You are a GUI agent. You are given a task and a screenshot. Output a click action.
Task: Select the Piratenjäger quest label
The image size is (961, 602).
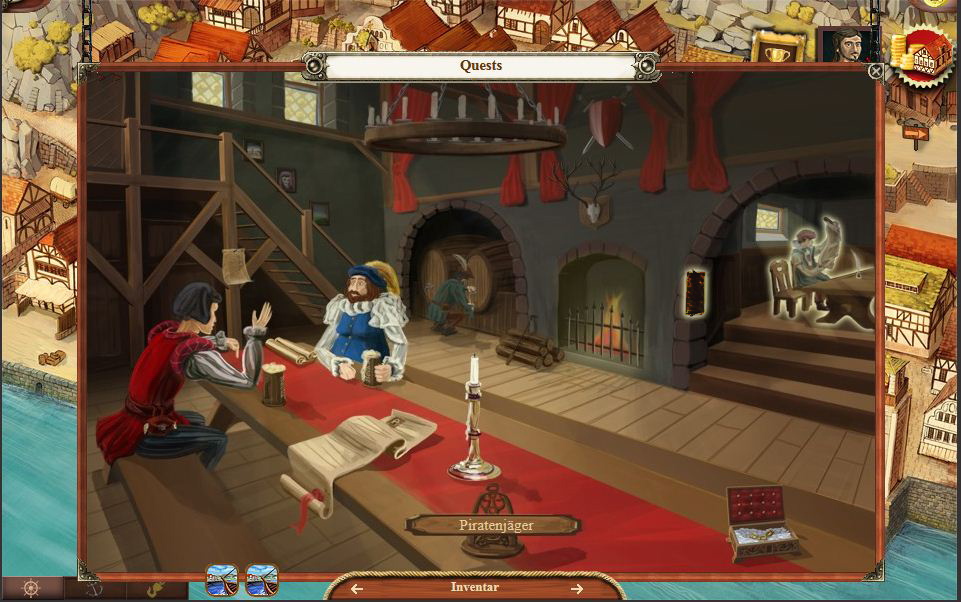point(492,525)
